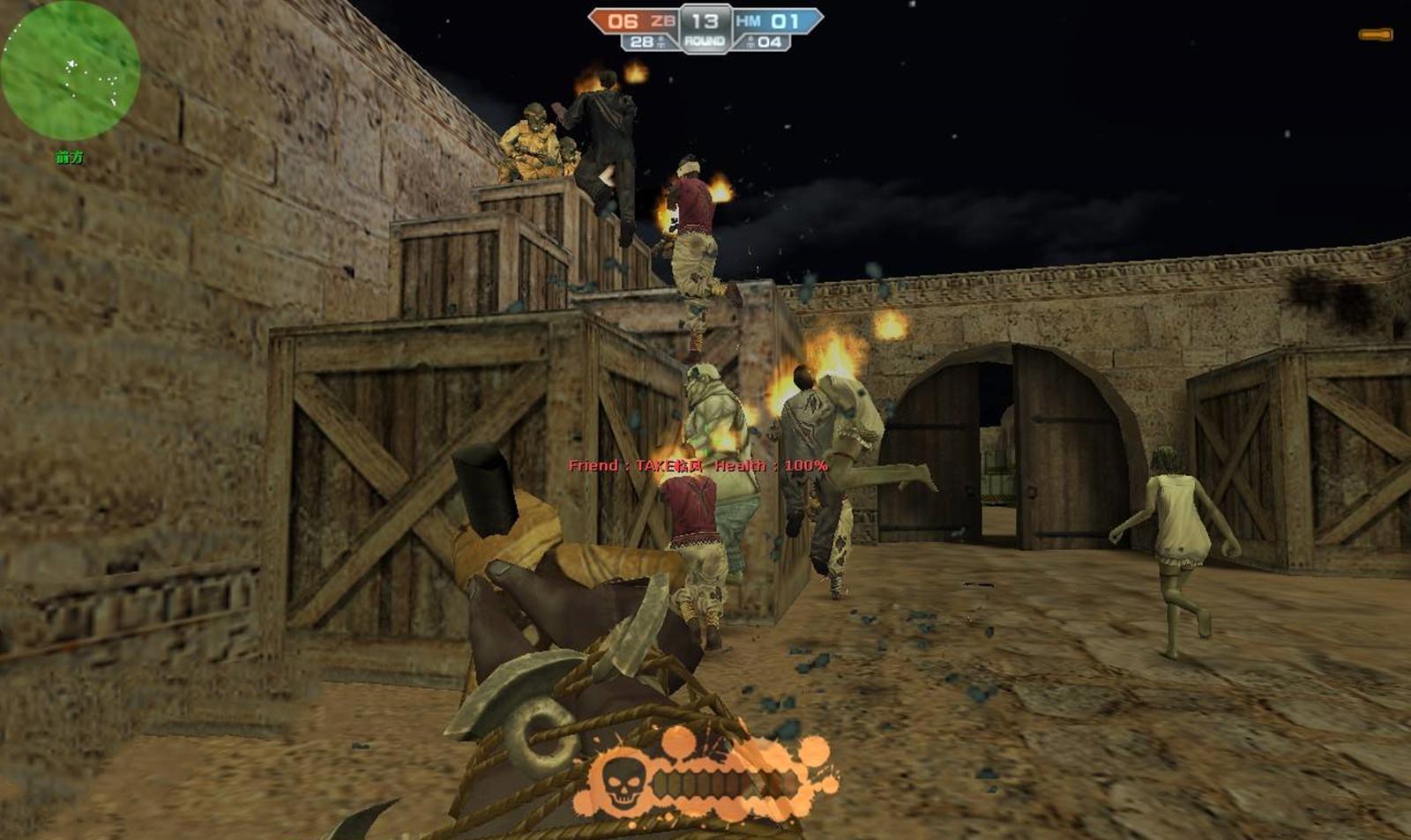This screenshot has height=840, width=1411.
Task: Click the orange skull rage gauge icon
Action: tap(620, 781)
